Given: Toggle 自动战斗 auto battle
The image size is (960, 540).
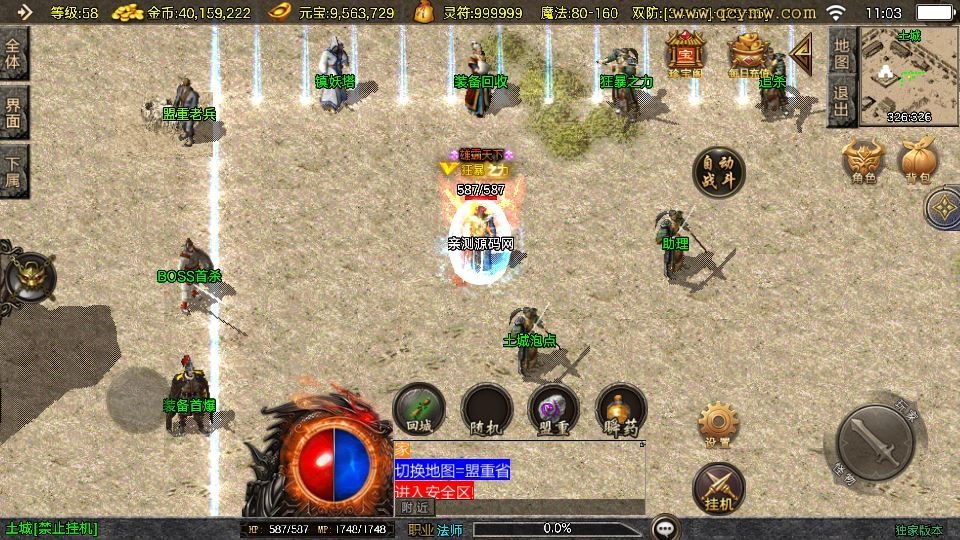Looking at the screenshot, I should point(719,172).
